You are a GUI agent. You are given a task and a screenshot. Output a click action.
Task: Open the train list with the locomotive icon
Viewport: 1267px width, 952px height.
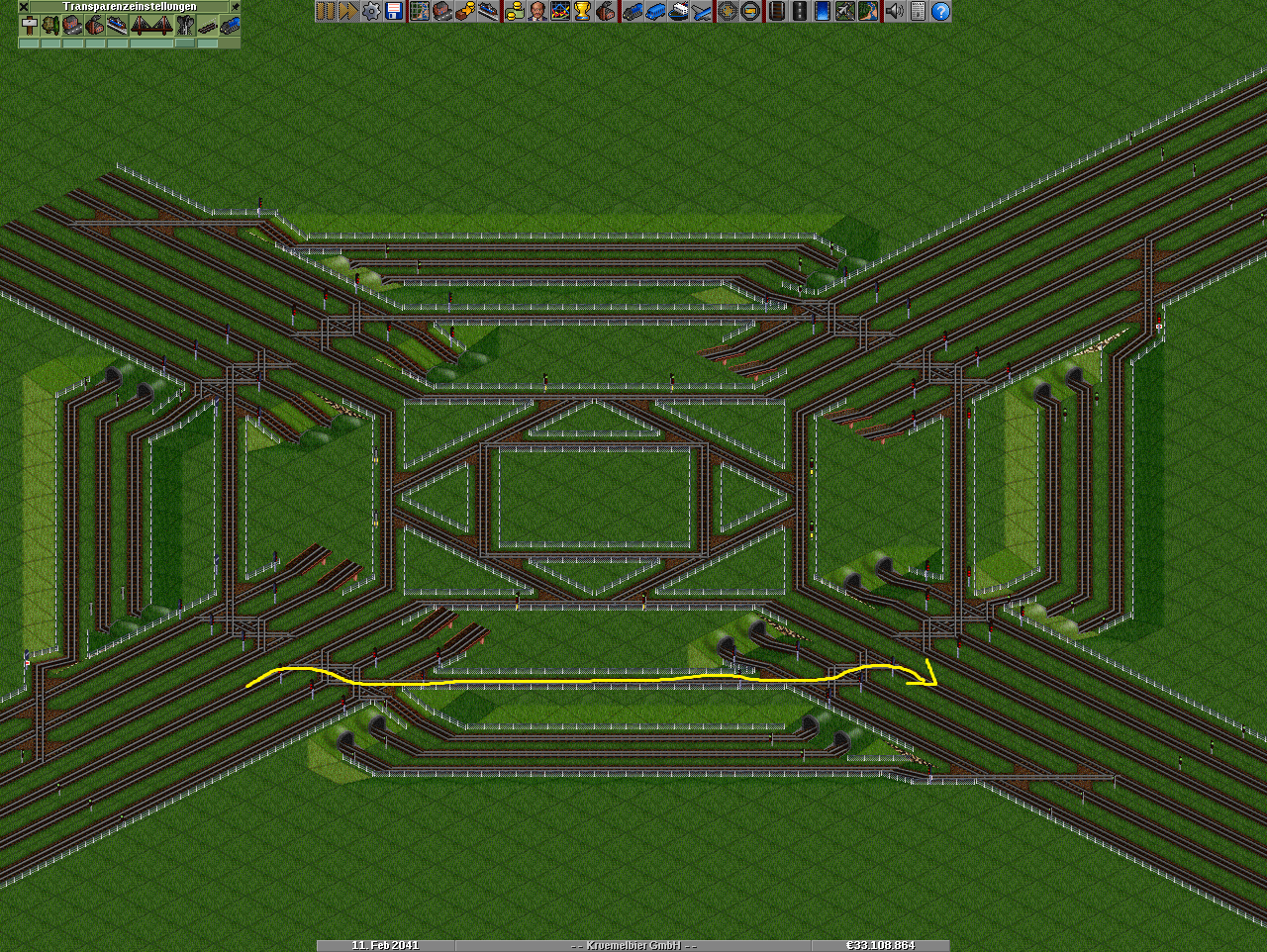point(632,11)
